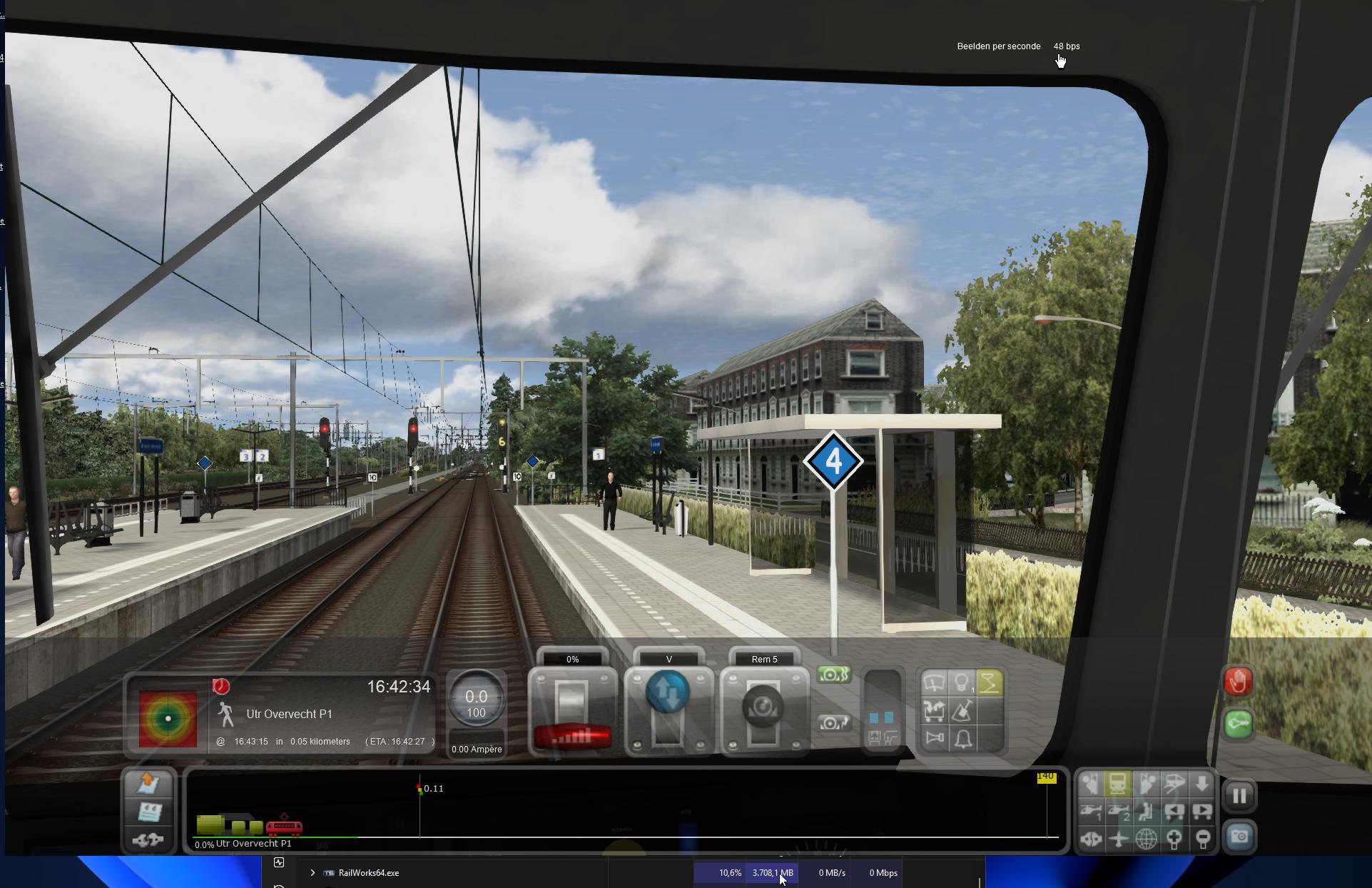Image resolution: width=1372 pixels, height=888 pixels.
Task: Open the task list with upward arrow icon
Action: 148,783
